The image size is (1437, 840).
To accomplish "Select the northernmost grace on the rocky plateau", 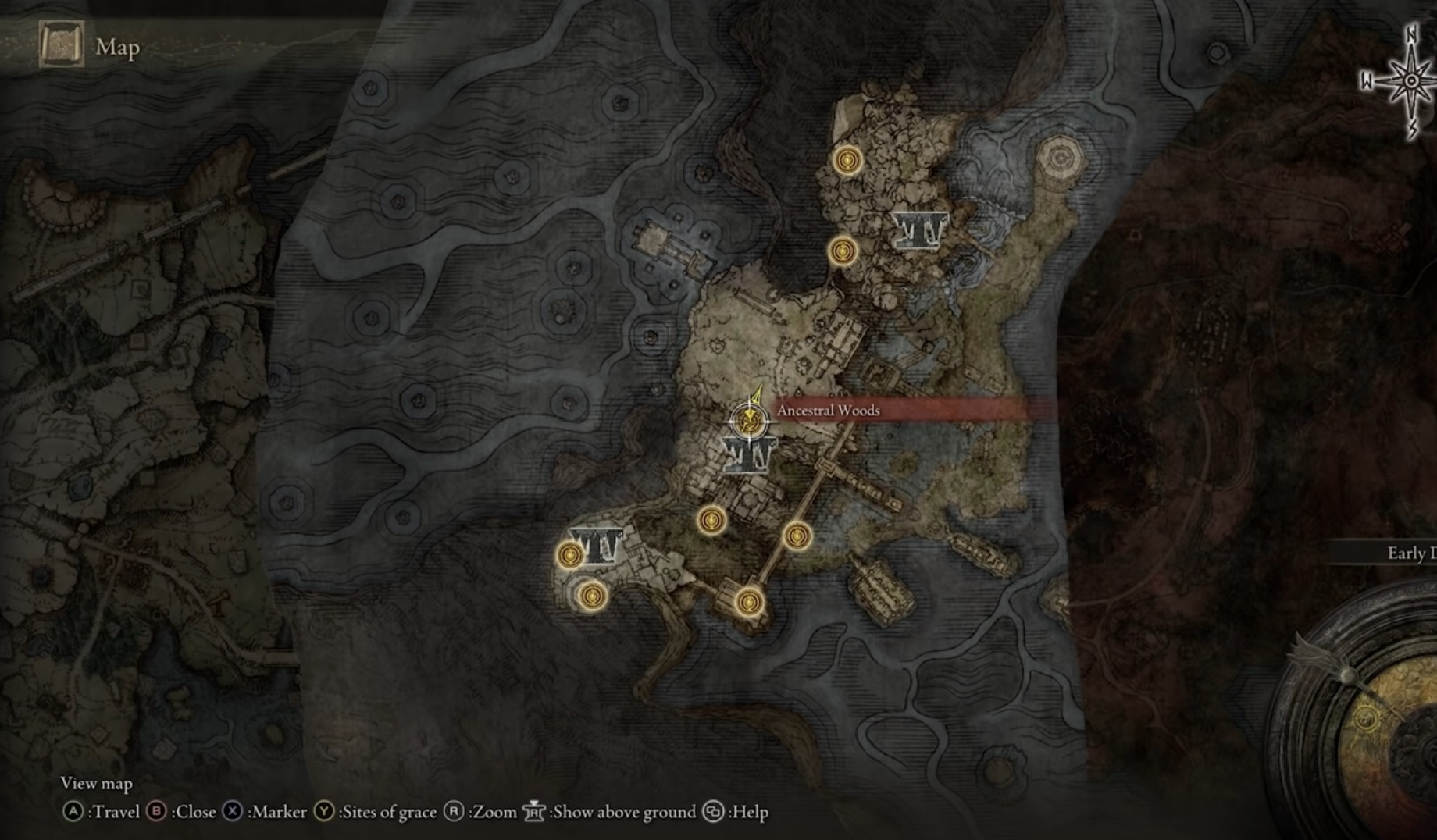I will (x=847, y=161).
